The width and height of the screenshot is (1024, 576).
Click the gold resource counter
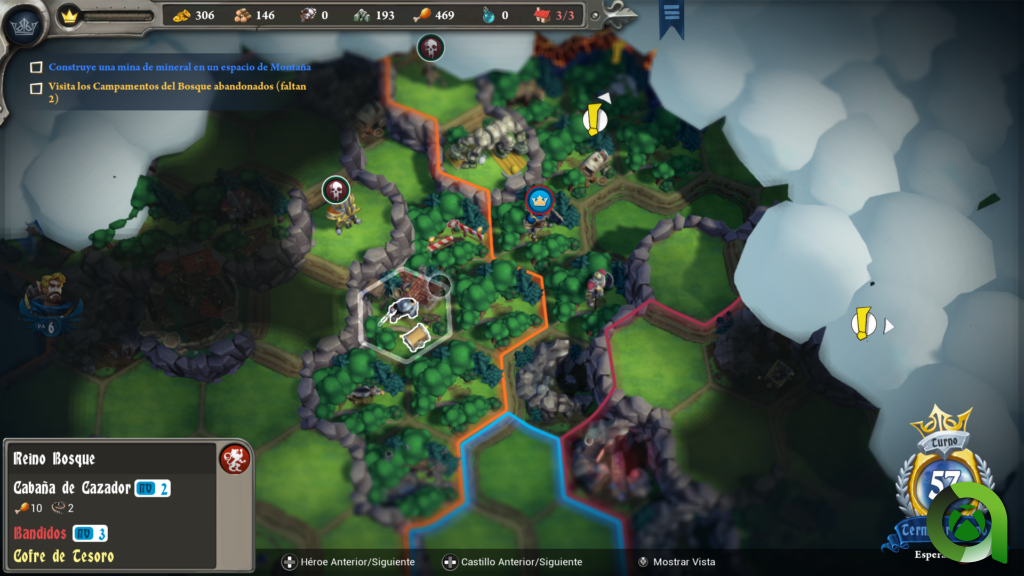[194, 15]
